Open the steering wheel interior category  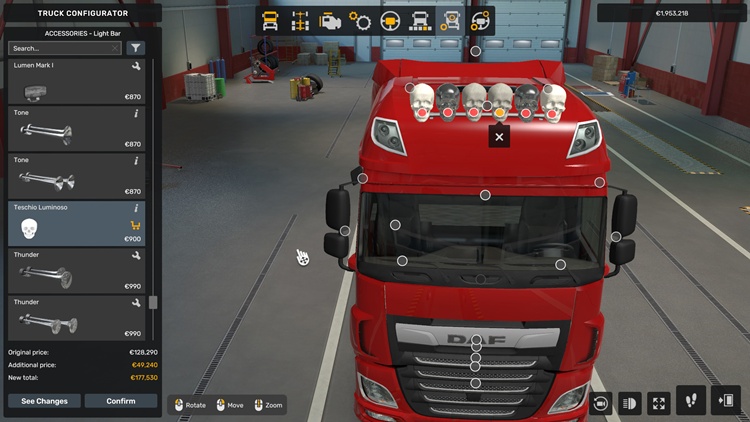tap(390, 21)
